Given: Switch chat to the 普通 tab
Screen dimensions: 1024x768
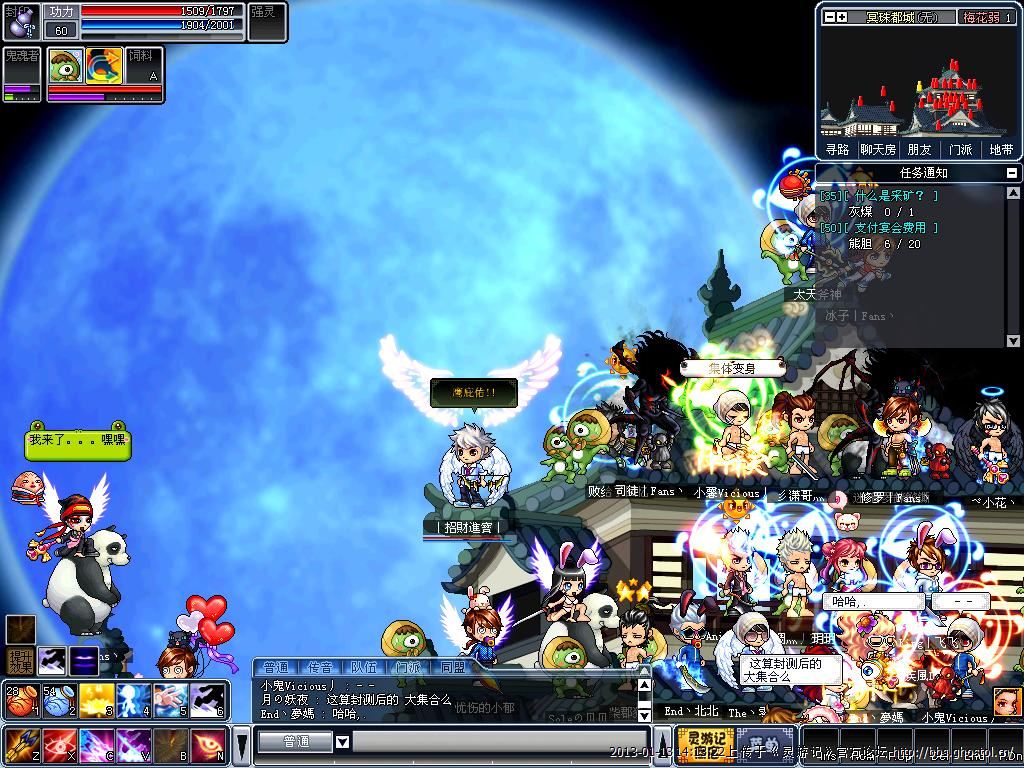Looking at the screenshot, I should click(x=276, y=667).
